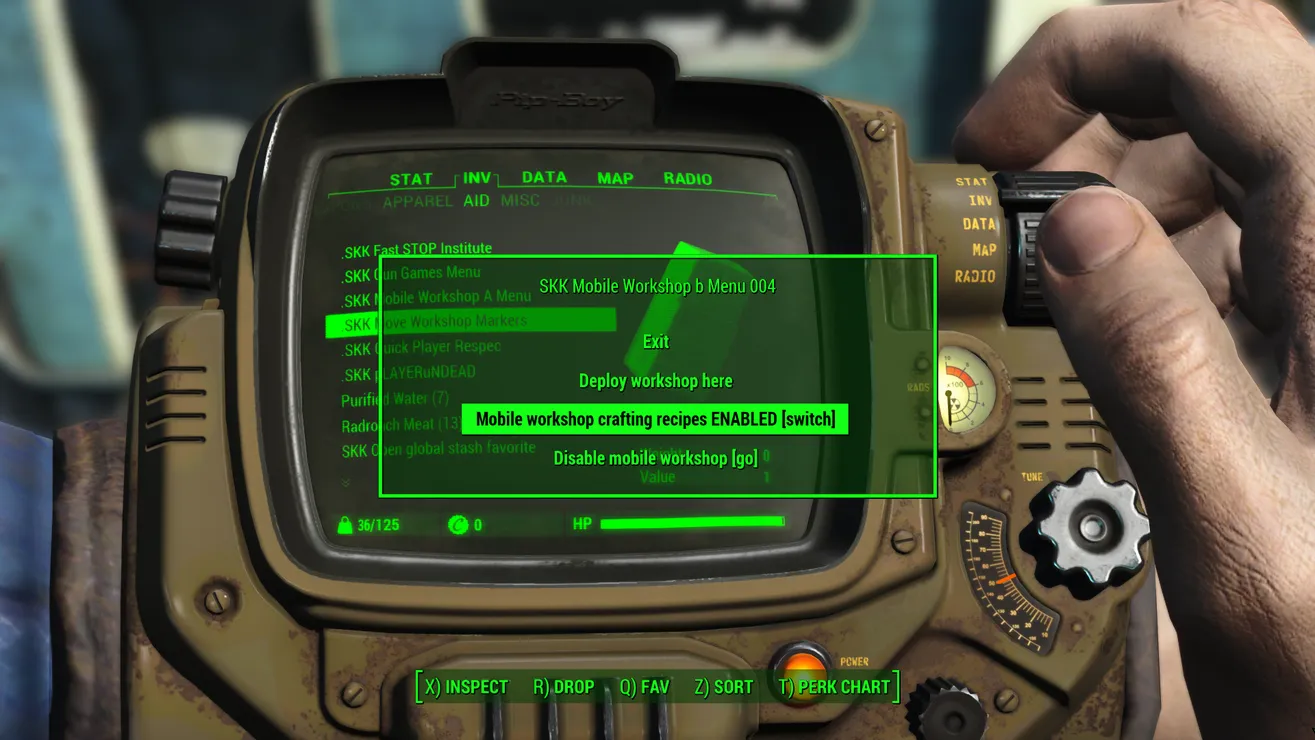Select the Deploy workshop here option
This screenshot has width=1315, height=740.
coord(656,381)
